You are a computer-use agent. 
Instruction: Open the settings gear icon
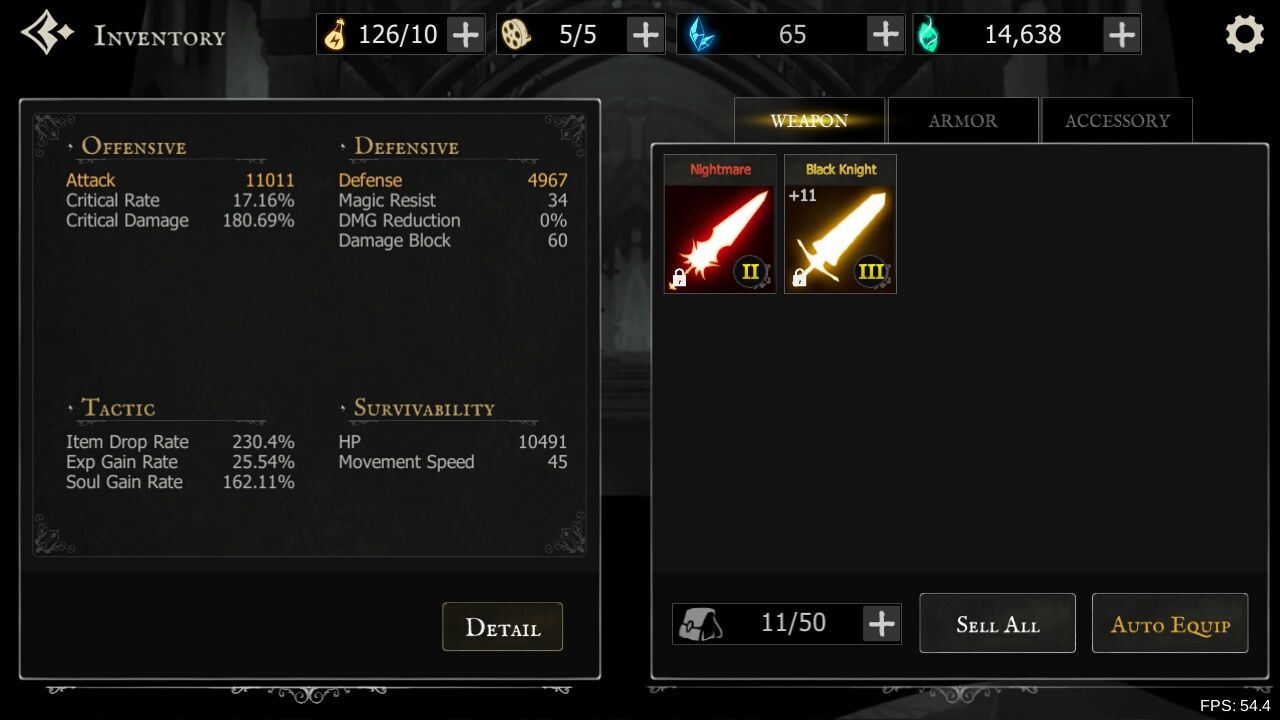point(1244,35)
